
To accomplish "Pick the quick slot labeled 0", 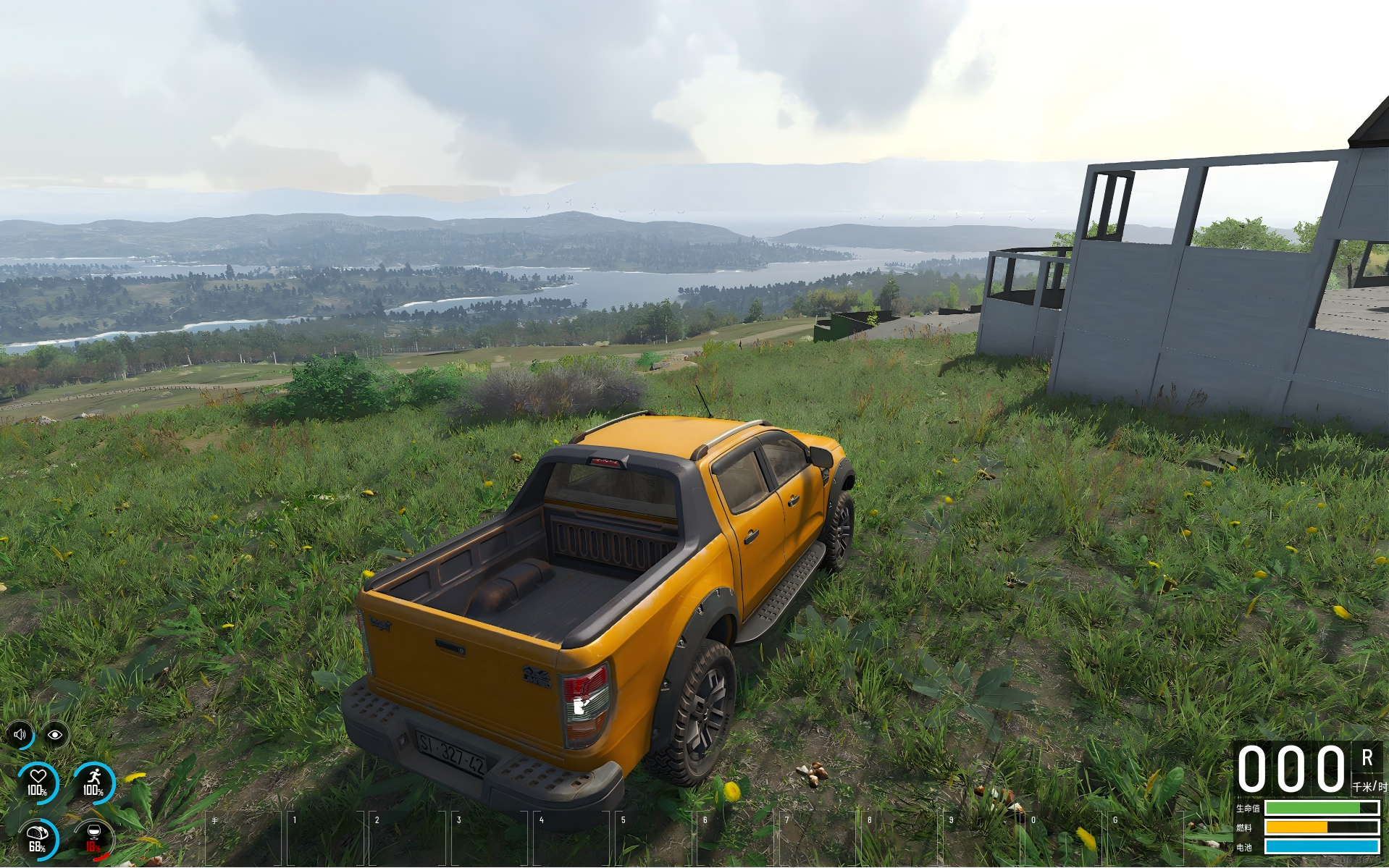I will [1065, 838].
